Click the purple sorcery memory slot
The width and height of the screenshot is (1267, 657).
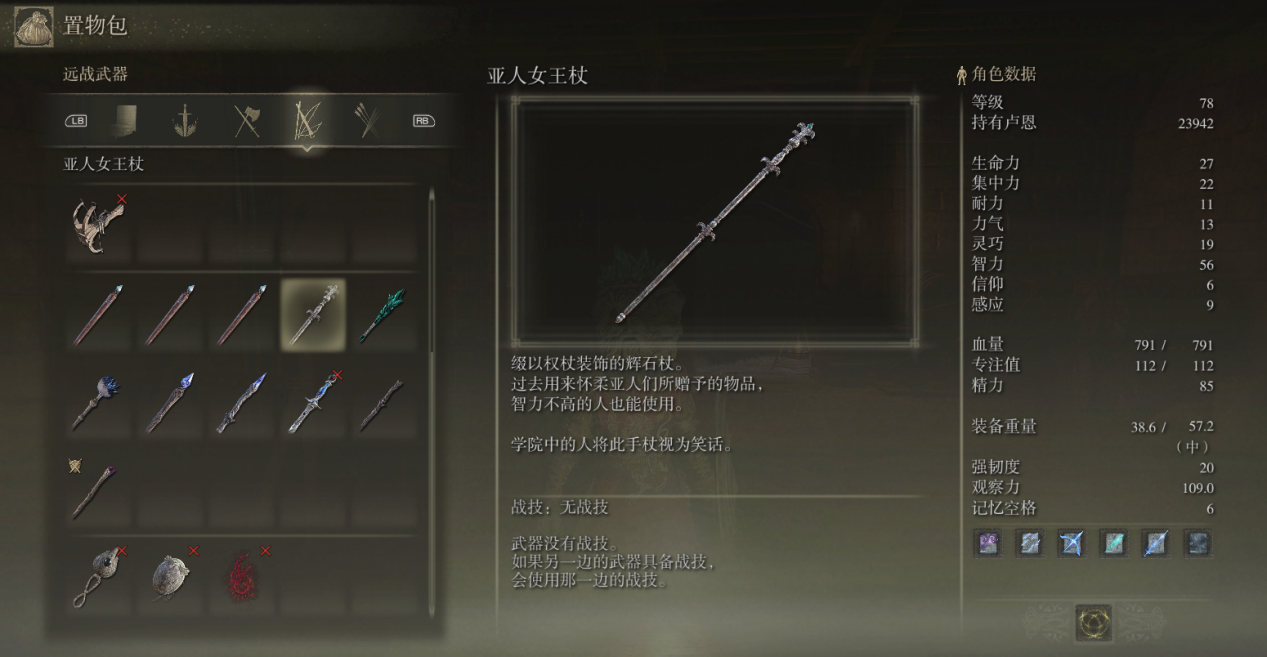pos(988,543)
